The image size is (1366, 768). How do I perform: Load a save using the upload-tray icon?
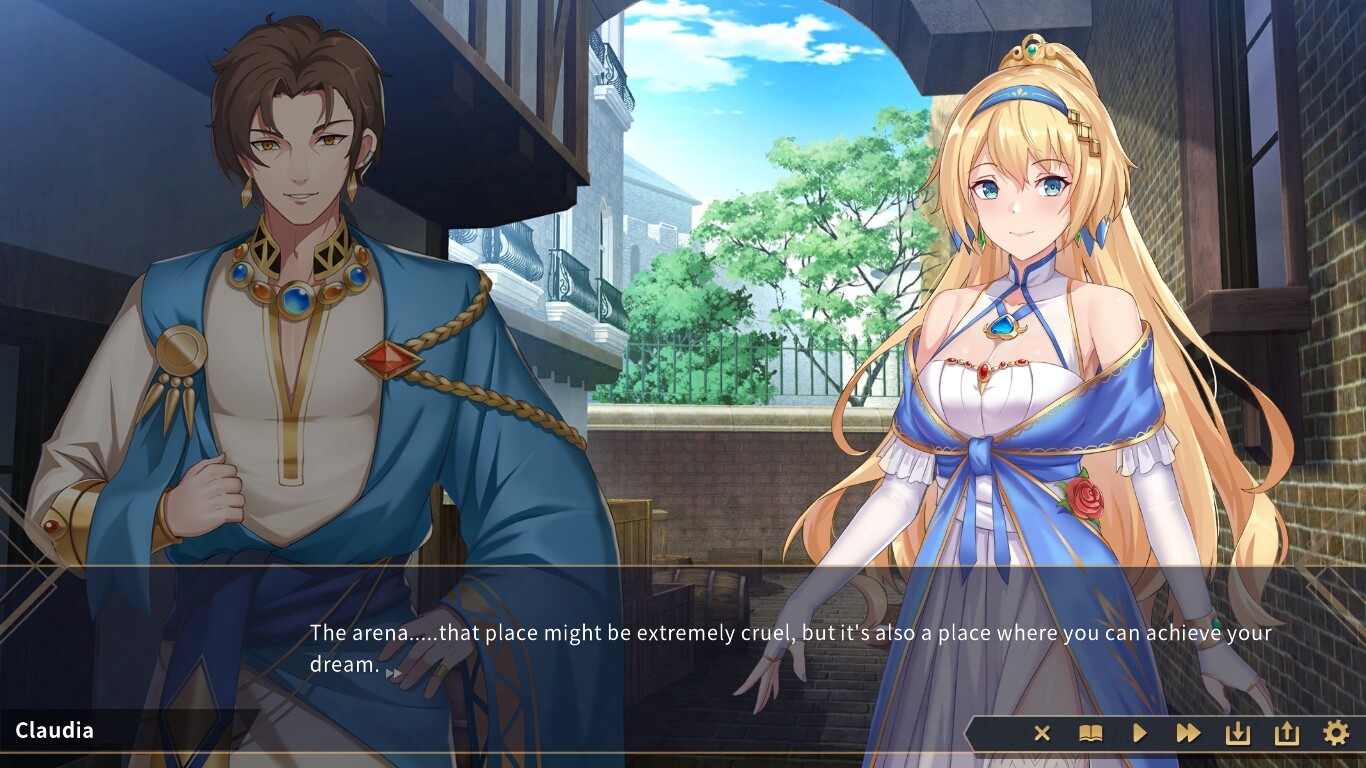[1286, 734]
